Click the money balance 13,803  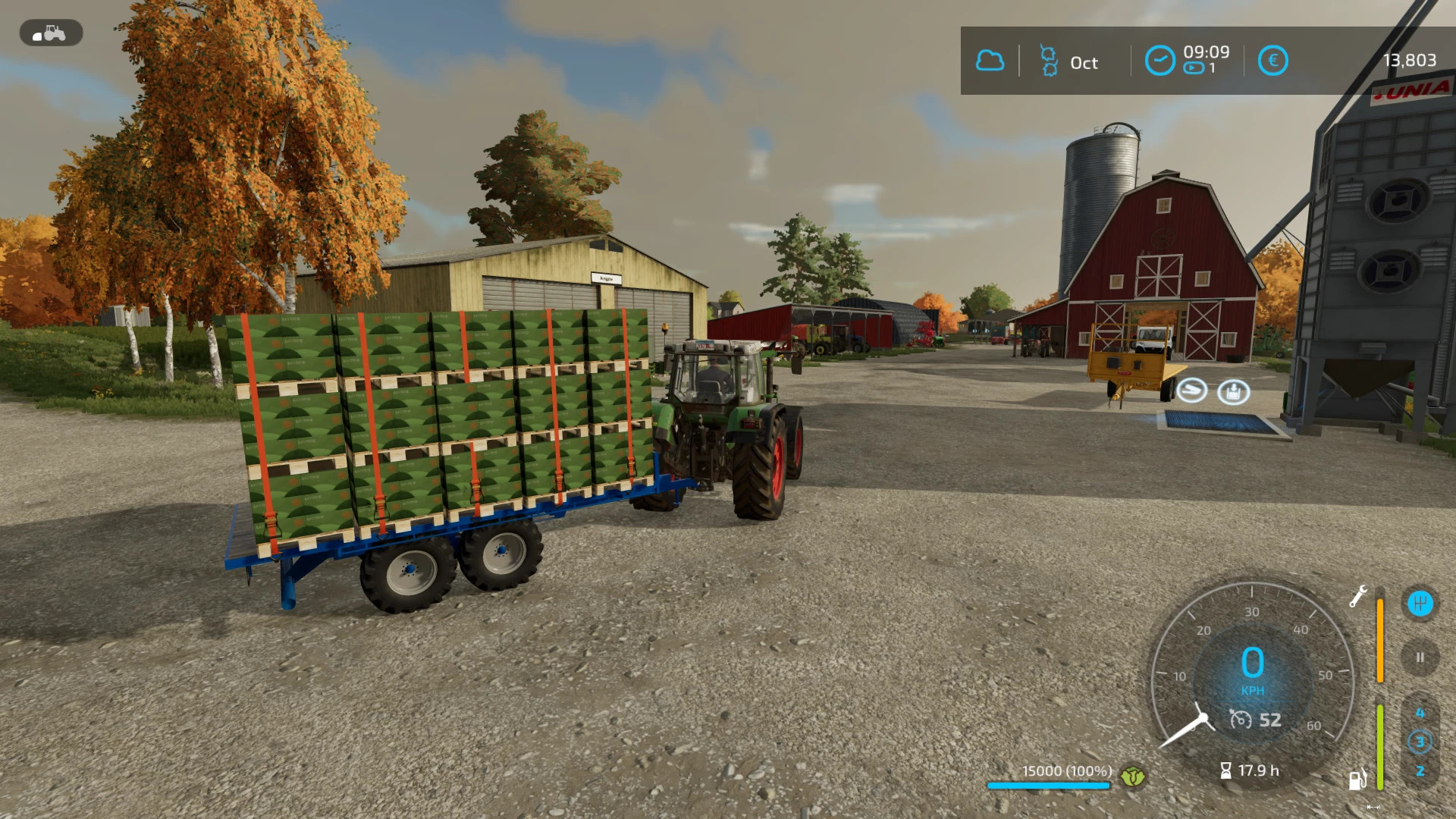click(x=1412, y=60)
